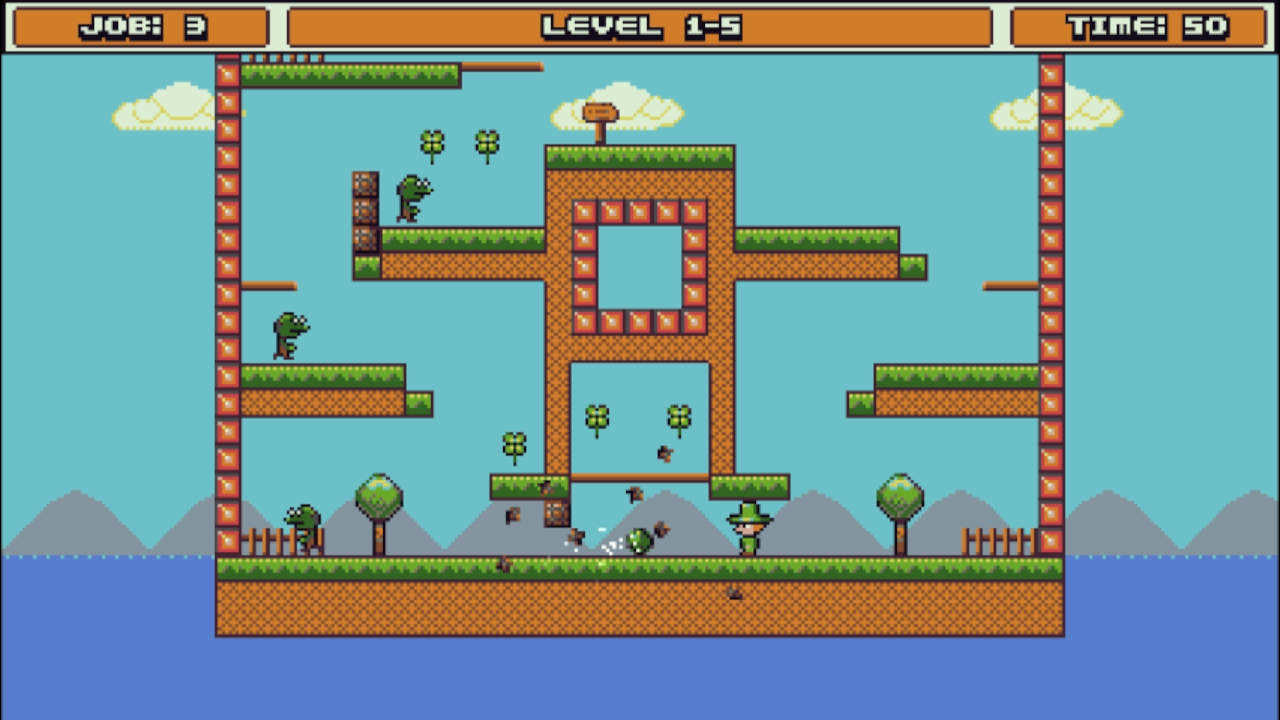Click the JOB: 3 counter display
The image size is (1280, 720).
click(140, 27)
